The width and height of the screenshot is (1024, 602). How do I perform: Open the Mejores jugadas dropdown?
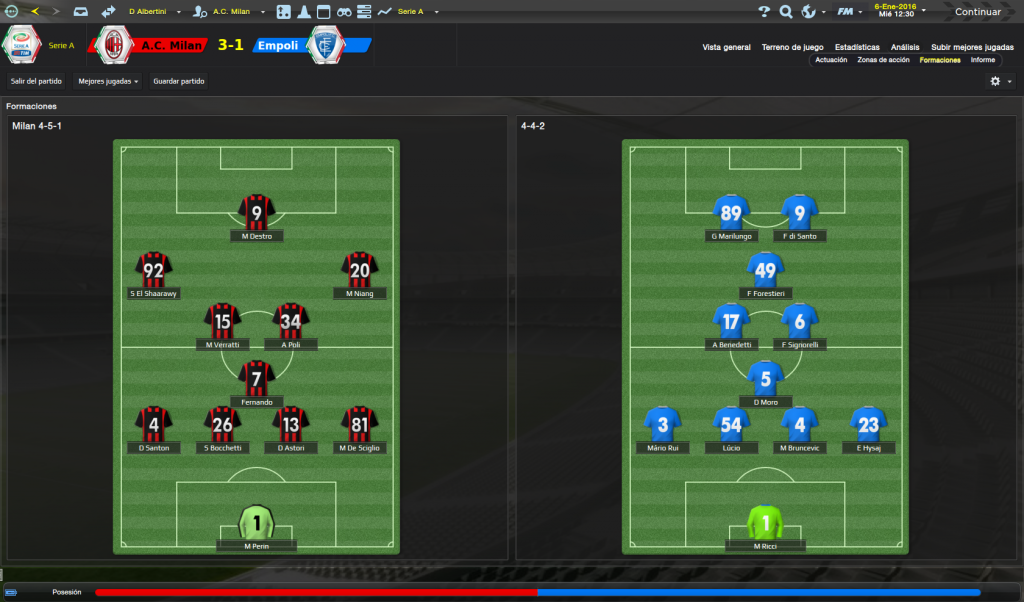(108, 81)
